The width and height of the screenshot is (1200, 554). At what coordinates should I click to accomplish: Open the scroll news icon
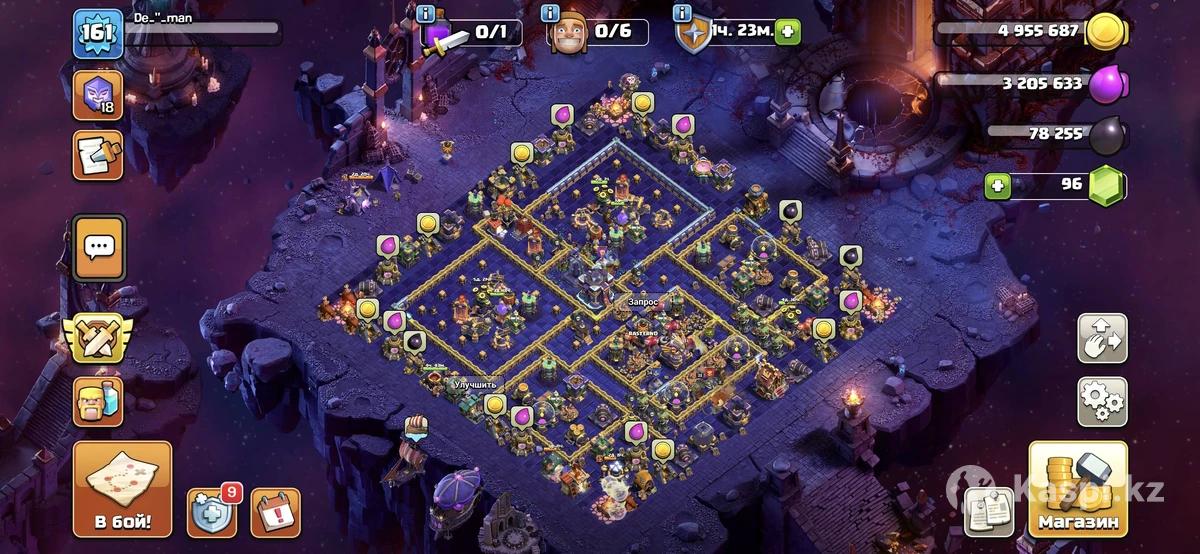pyautogui.click(x=98, y=155)
